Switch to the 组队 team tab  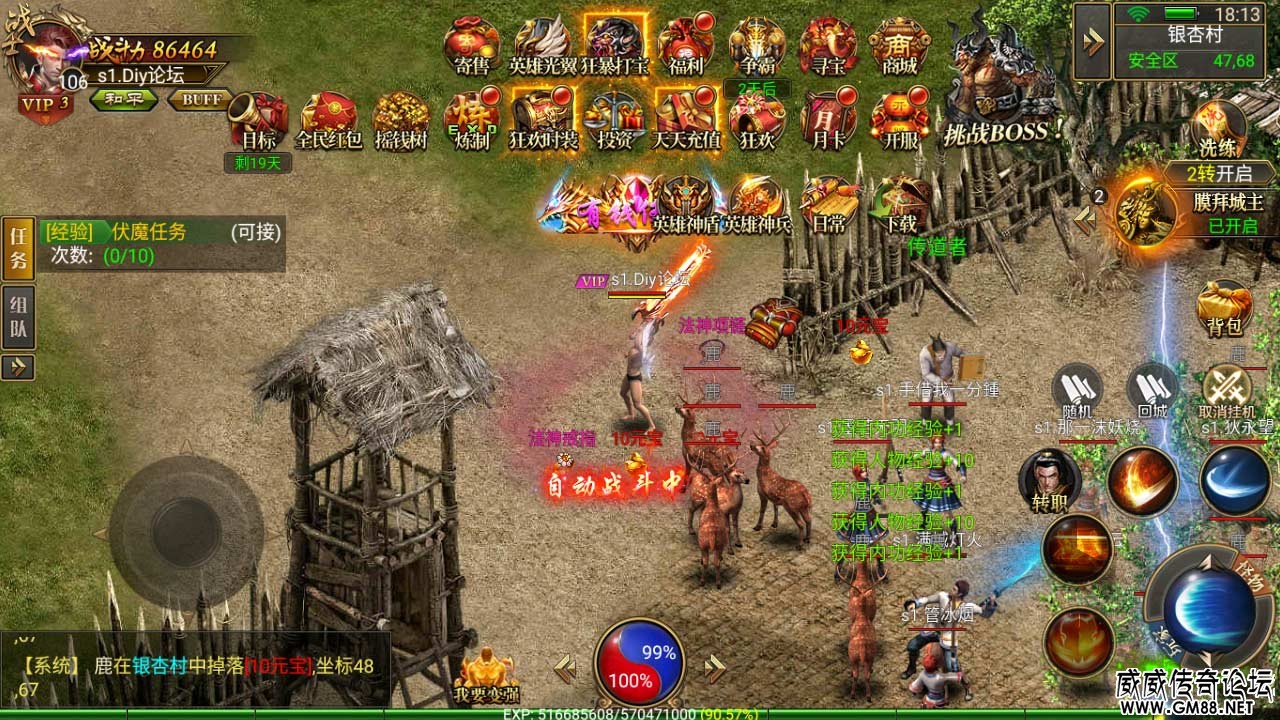(x=18, y=317)
